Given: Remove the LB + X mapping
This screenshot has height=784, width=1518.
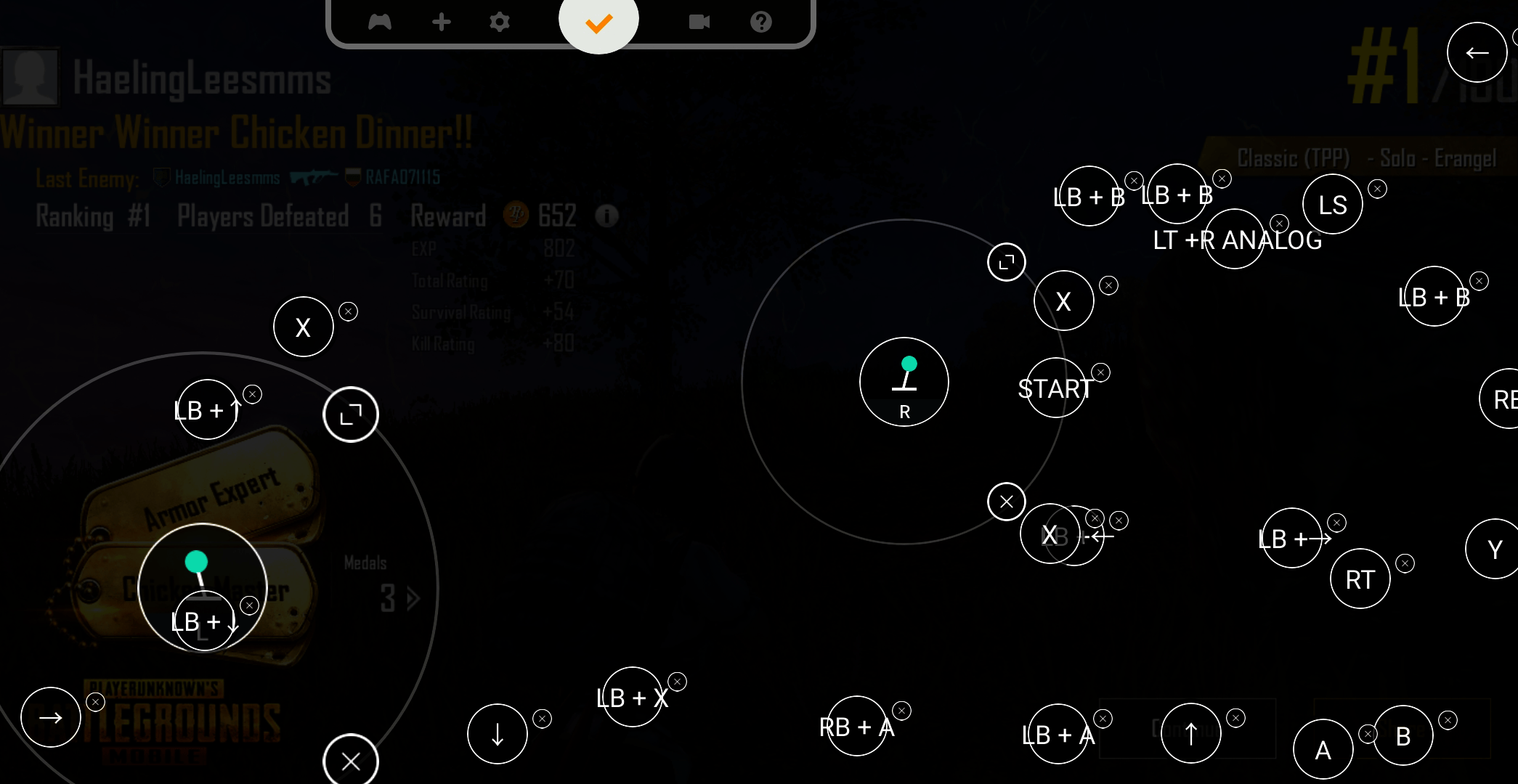Looking at the screenshot, I should click(x=677, y=682).
